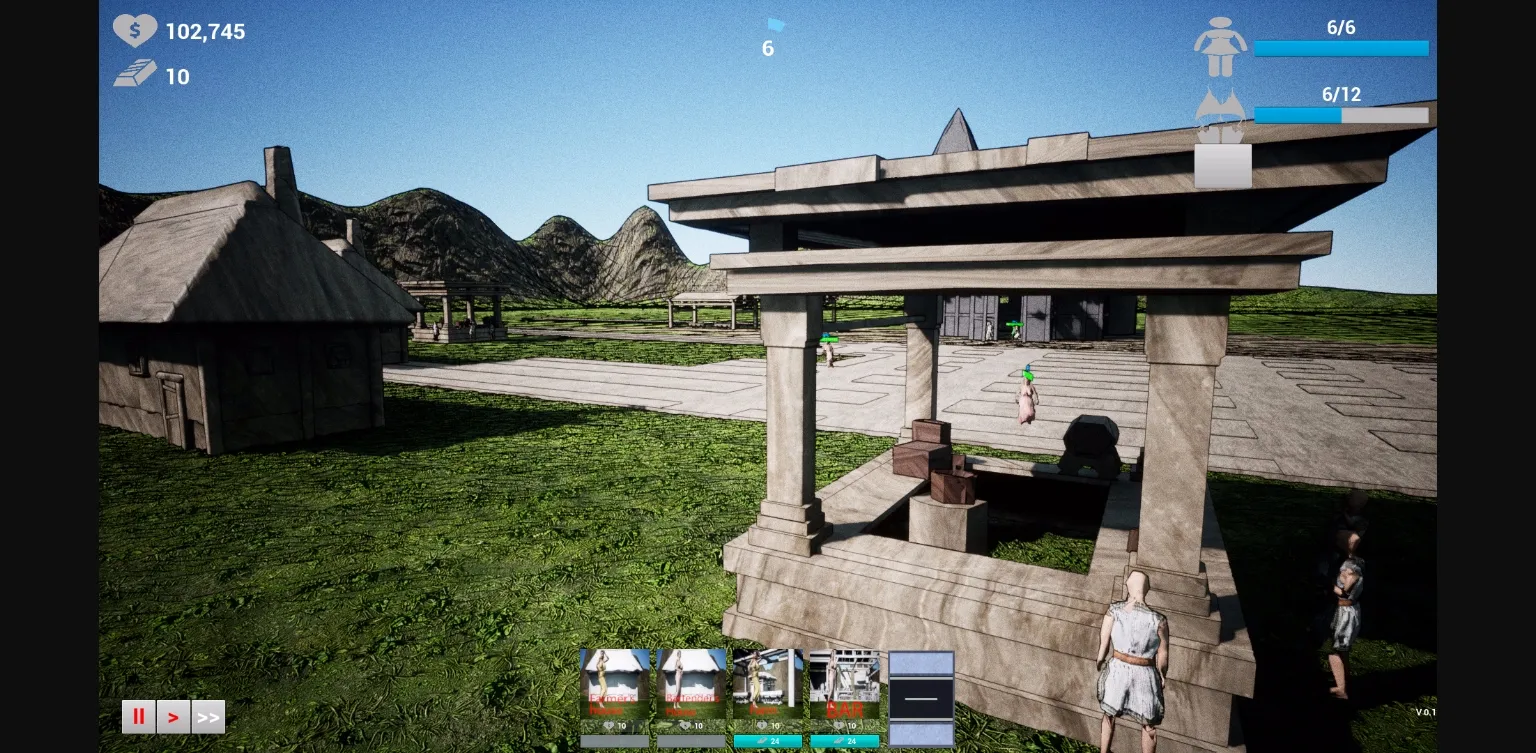1536x753 pixels.
Task: Click the blue flag icon above the counter
Action: tap(776, 25)
